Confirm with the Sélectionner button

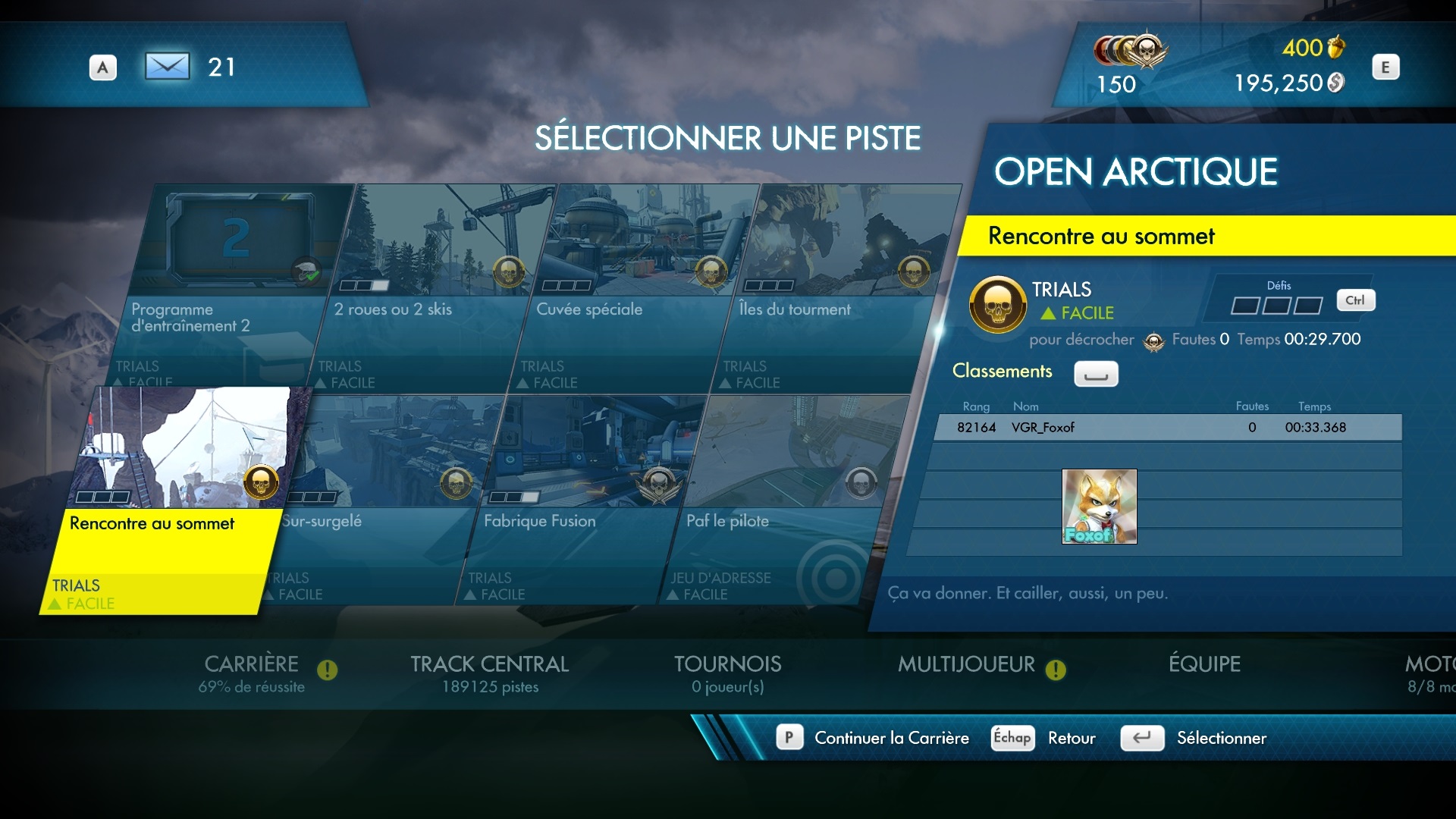point(1221,738)
